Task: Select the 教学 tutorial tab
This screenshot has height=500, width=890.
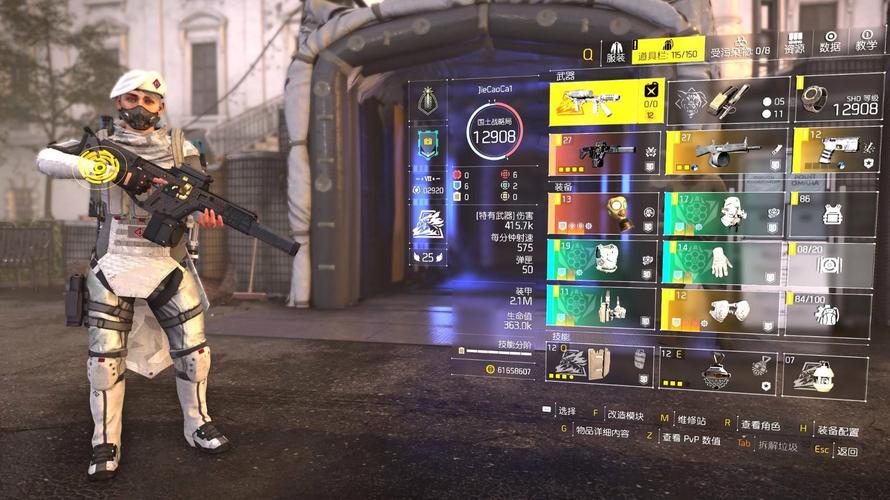Action: 864,42
